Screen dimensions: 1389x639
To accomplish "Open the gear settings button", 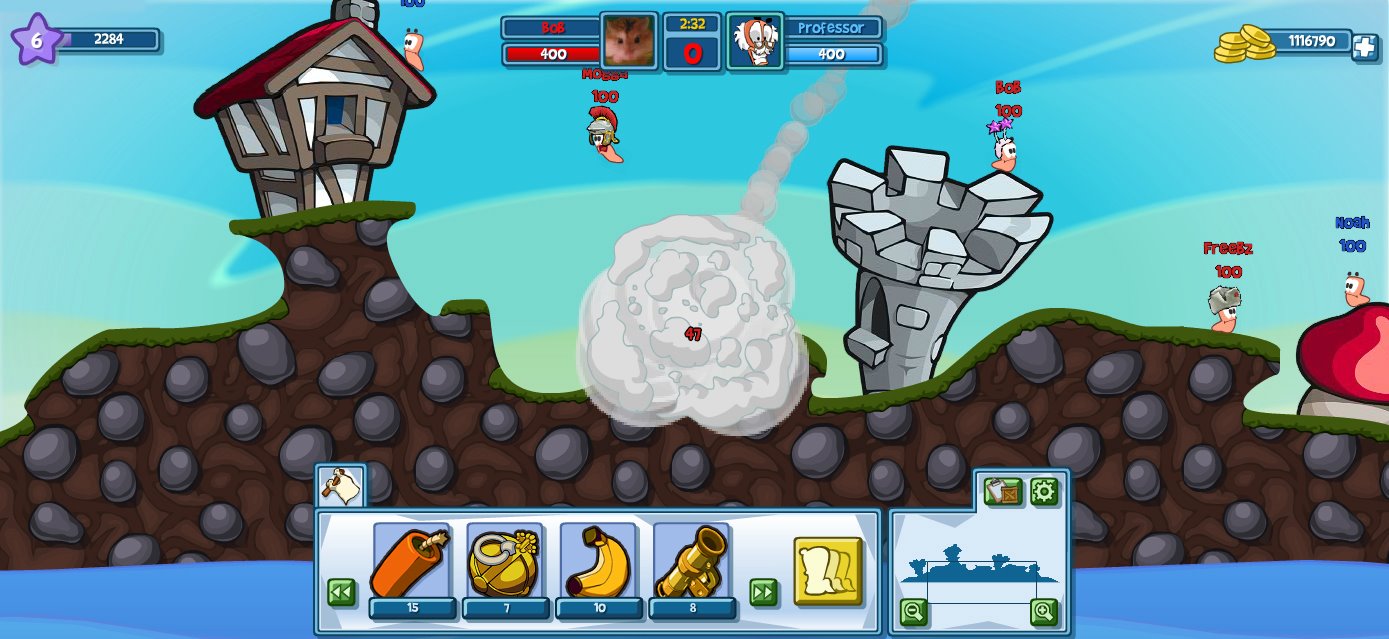I will pos(1044,492).
